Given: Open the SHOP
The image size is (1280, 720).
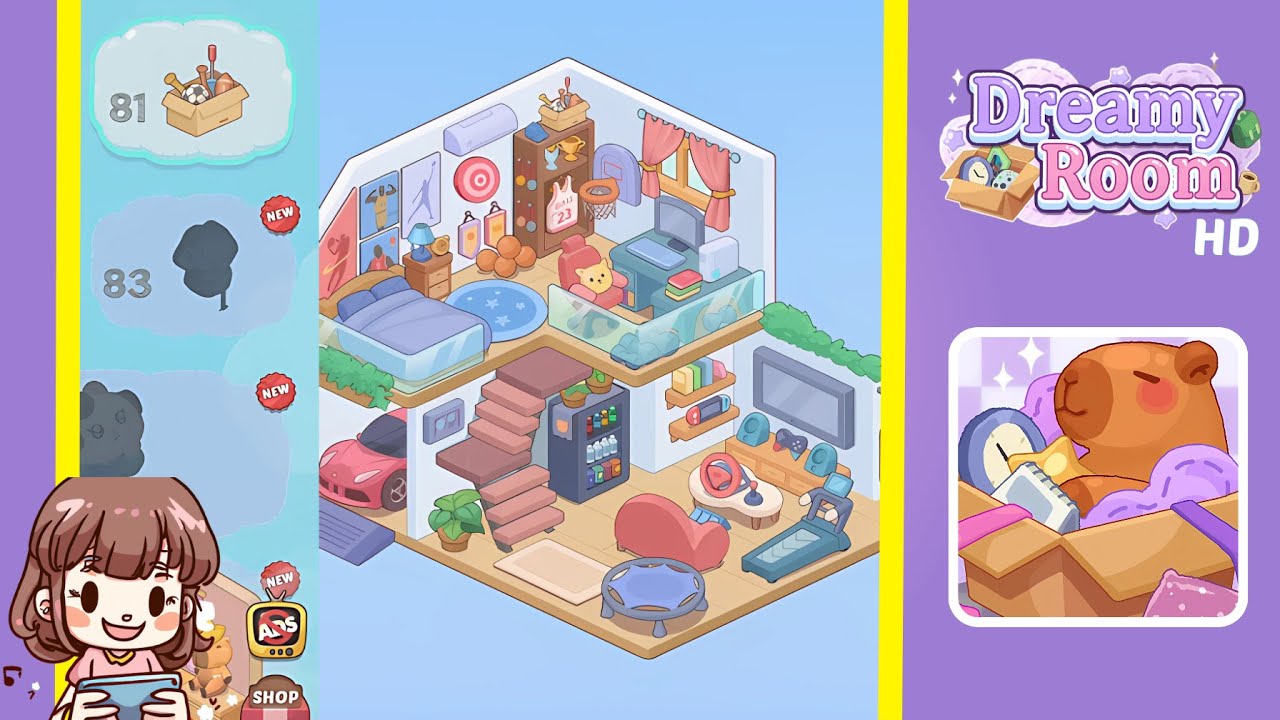Looking at the screenshot, I should [x=278, y=696].
